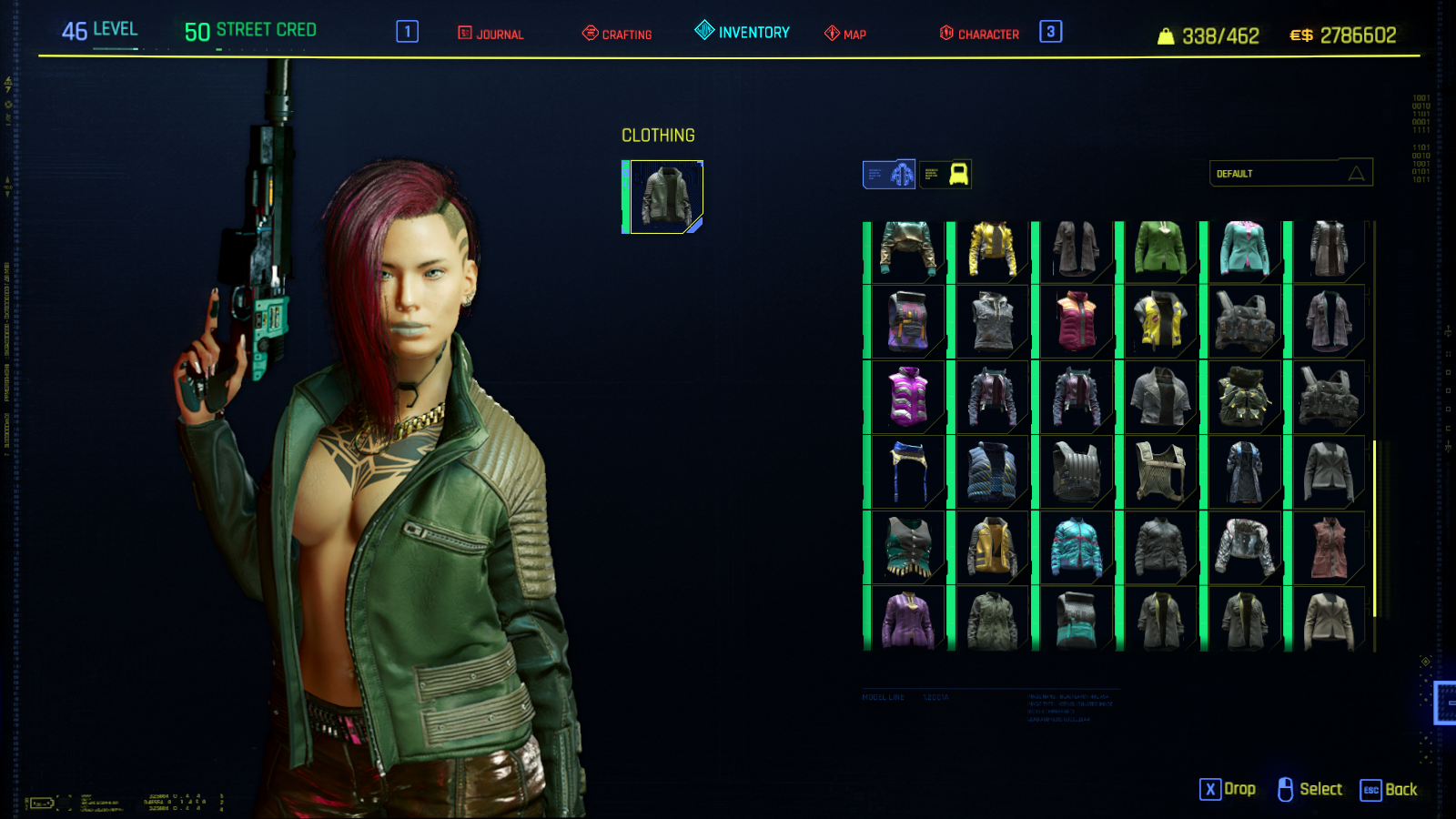Viewport: 1456px width, 819px height.
Task: Select the equipped green jacket slot
Action: click(666, 197)
